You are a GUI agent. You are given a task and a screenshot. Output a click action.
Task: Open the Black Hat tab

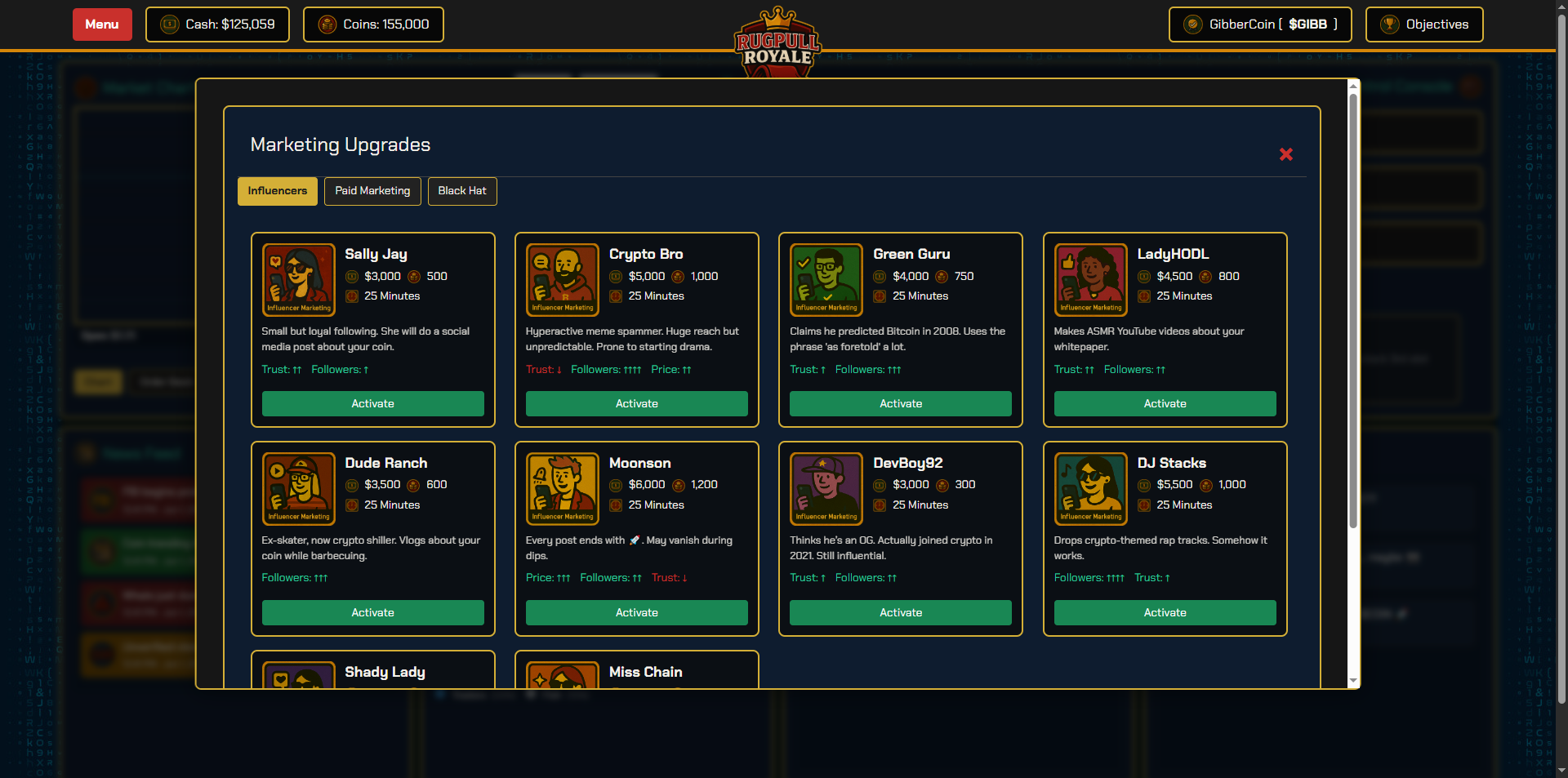[461, 191]
